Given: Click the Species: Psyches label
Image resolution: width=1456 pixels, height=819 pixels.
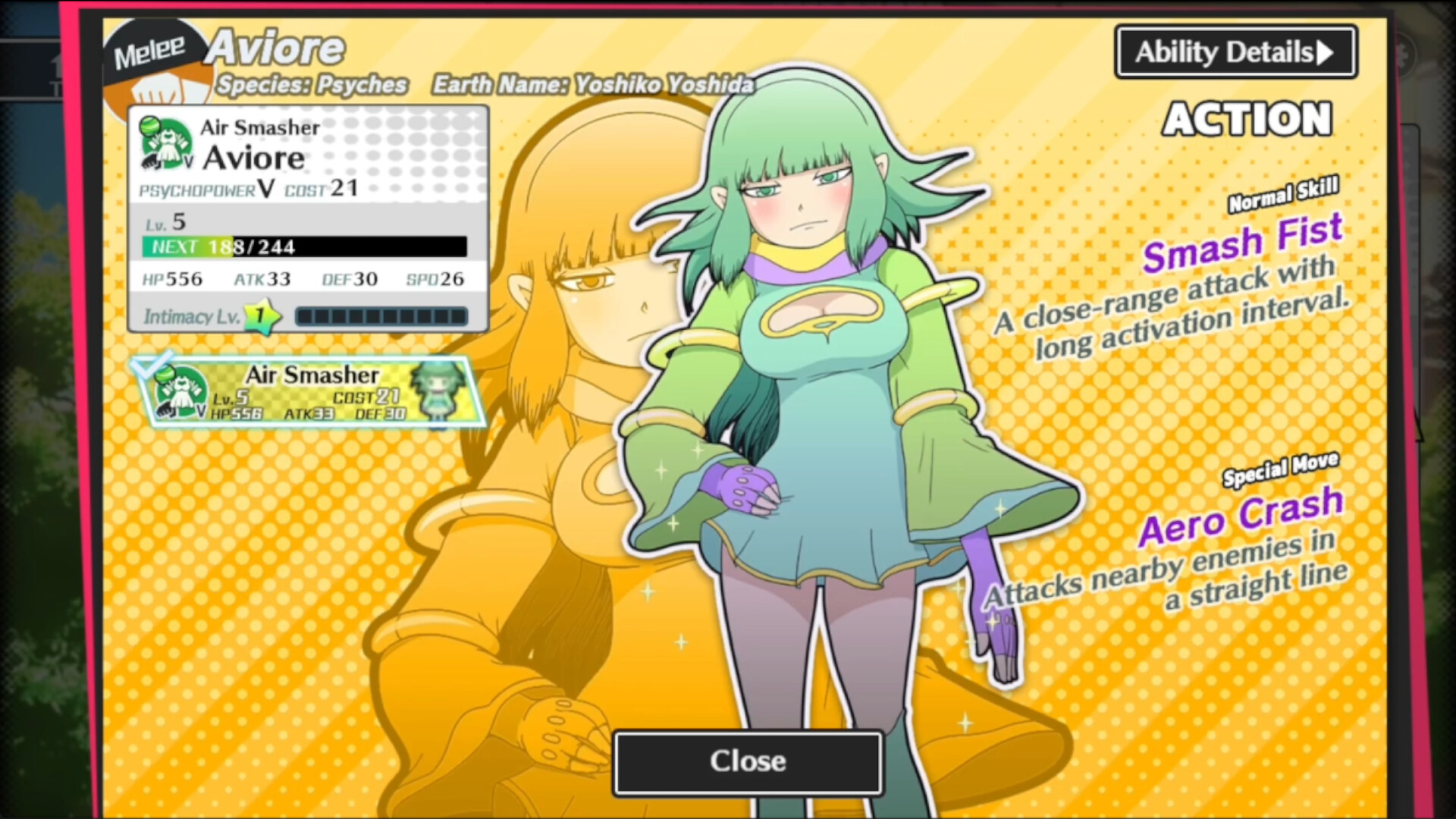Looking at the screenshot, I should pyautogui.click(x=310, y=85).
